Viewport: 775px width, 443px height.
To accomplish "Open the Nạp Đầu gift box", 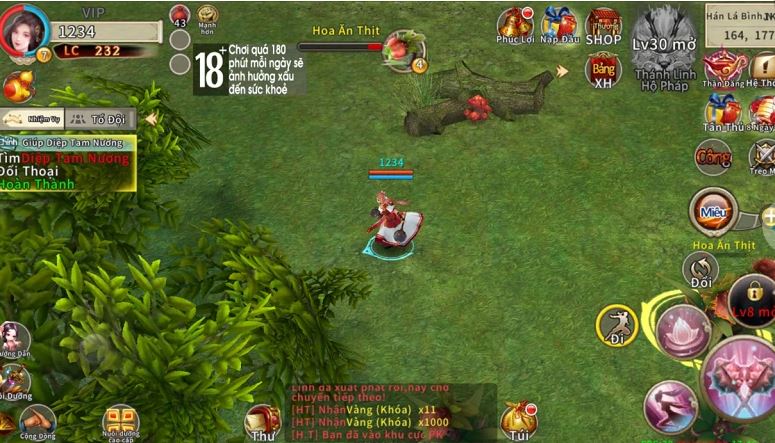I will [x=559, y=24].
